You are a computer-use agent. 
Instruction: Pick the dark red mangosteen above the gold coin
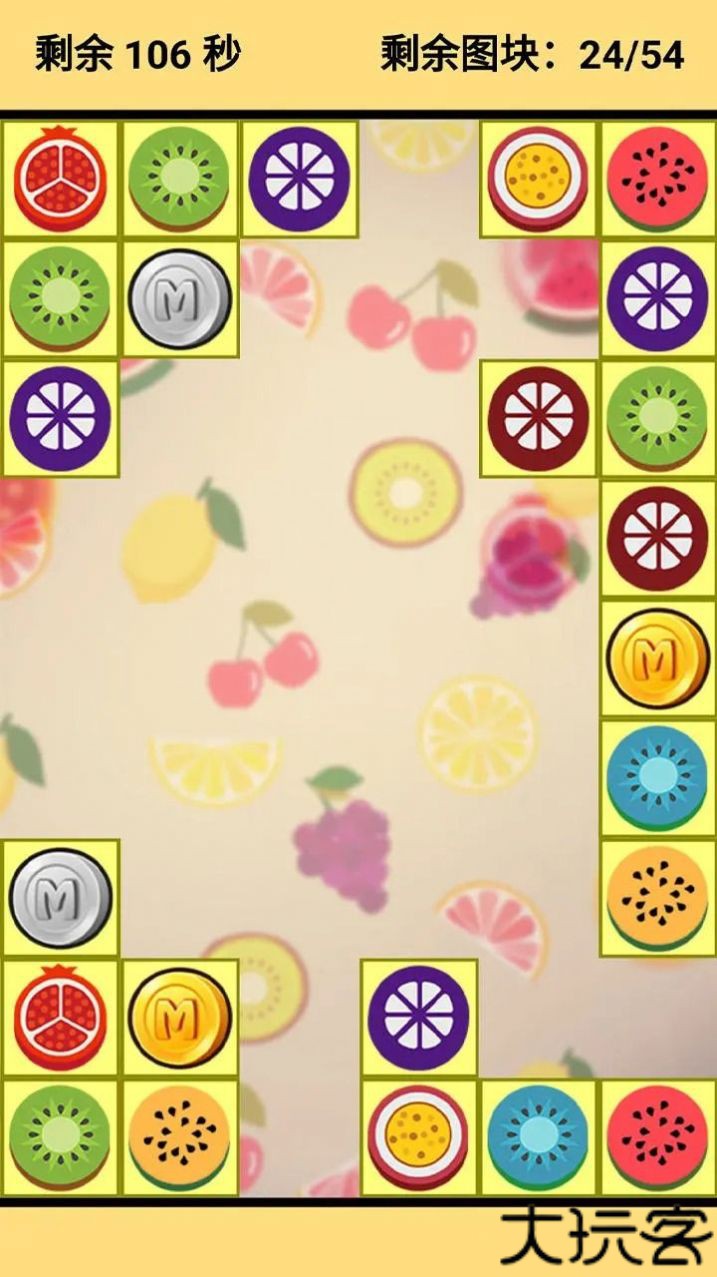(x=657, y=538)
